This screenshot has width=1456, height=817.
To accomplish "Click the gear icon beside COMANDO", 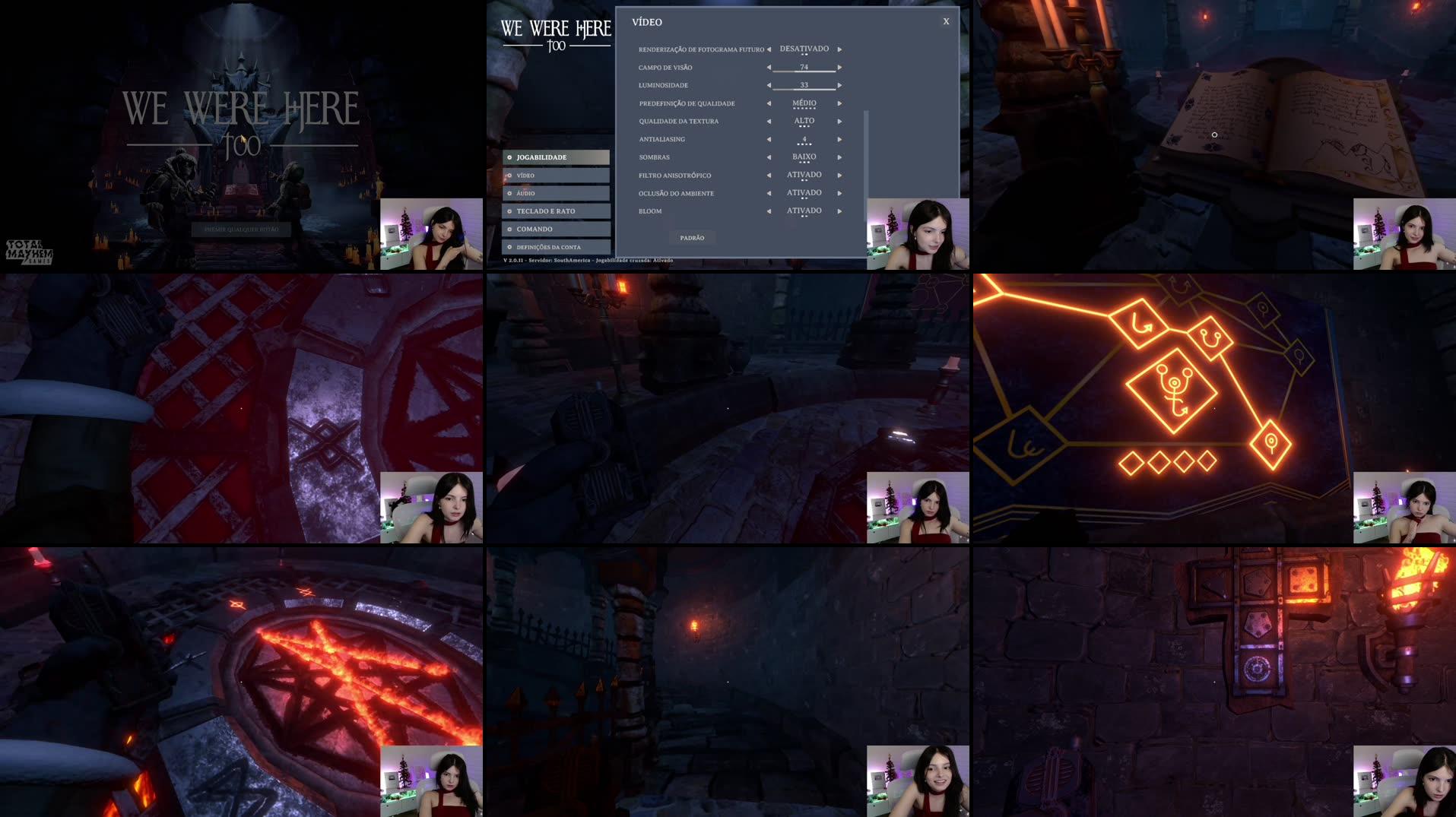I will point(509,229).
